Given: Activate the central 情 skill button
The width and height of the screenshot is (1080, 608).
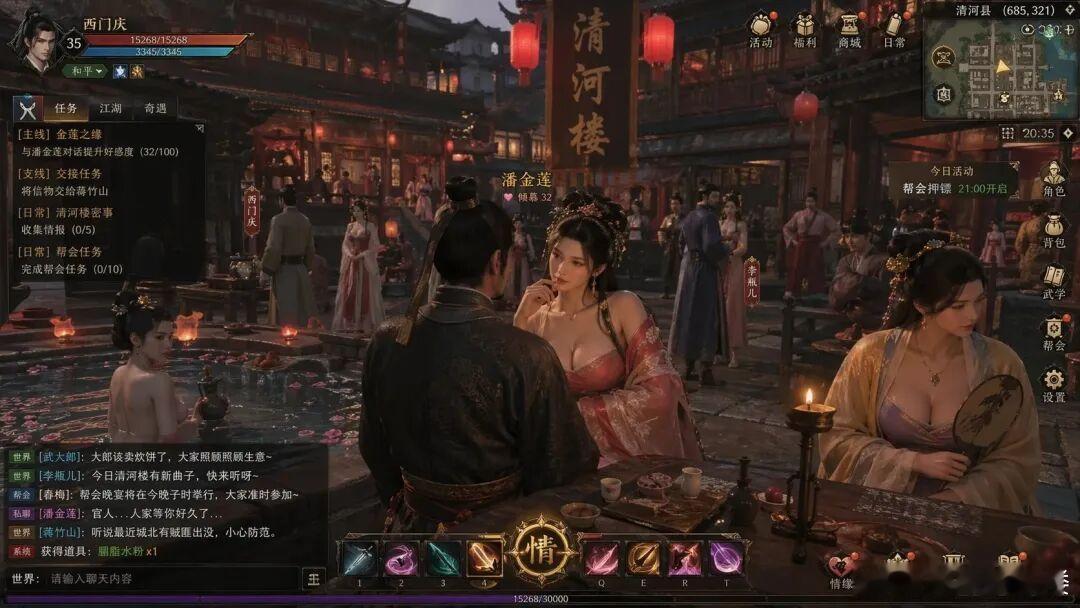Looking at the screenshot, I should (x=541, y=551).
